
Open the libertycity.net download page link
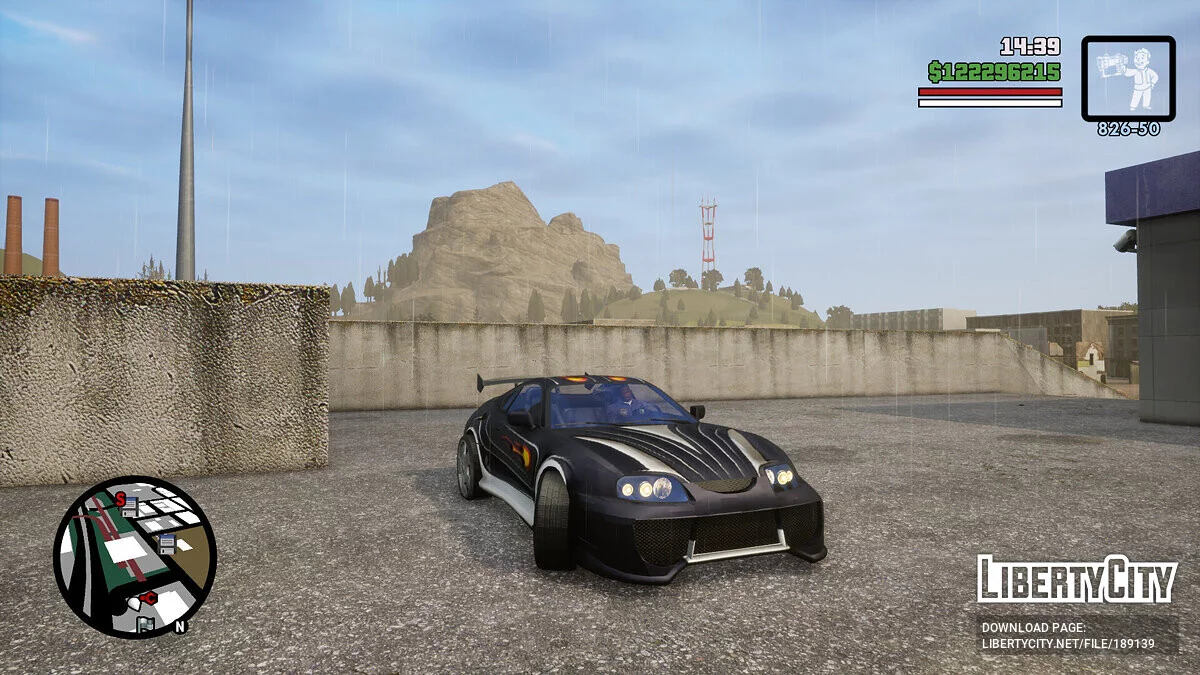click(x=1068, y=636)
